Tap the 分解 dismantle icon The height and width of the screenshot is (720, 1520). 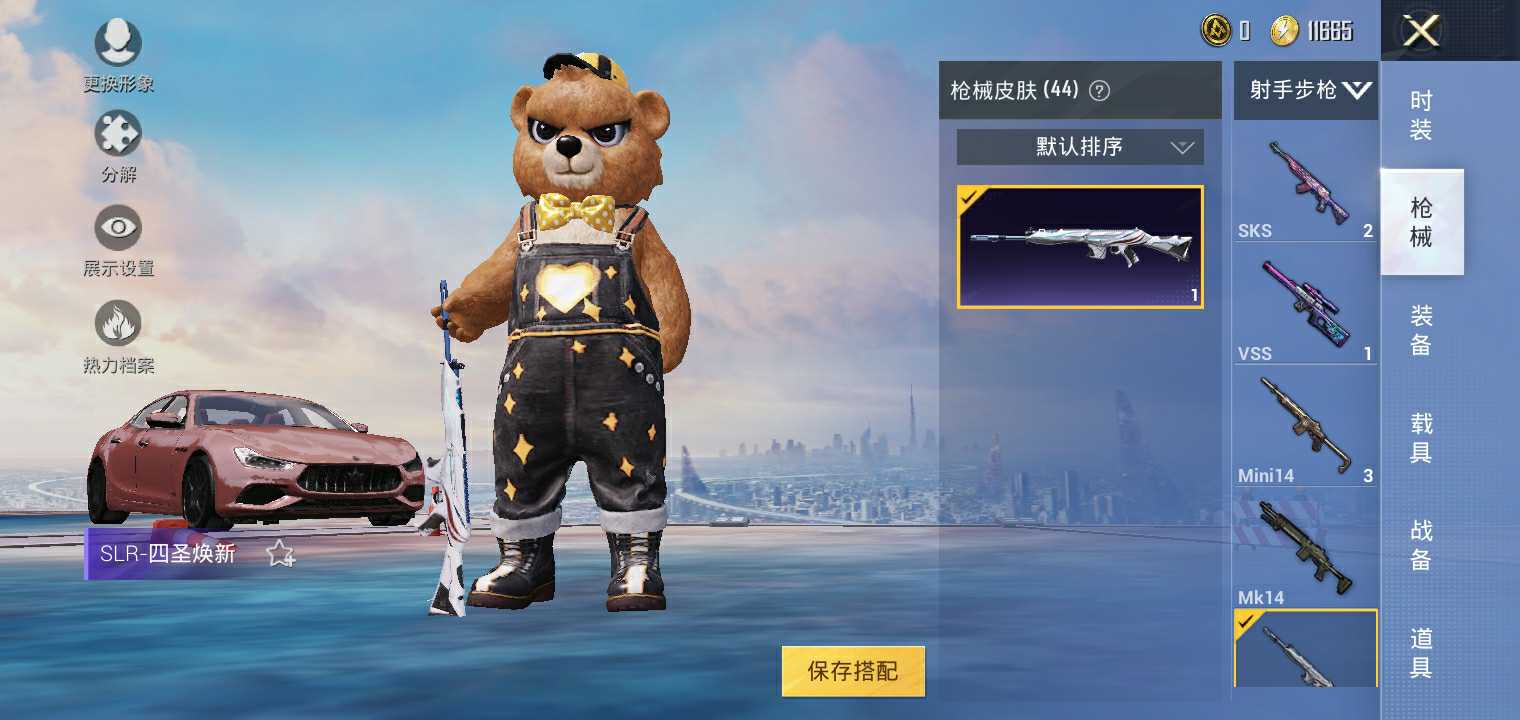pyautogui.click(x=118, y=135)
